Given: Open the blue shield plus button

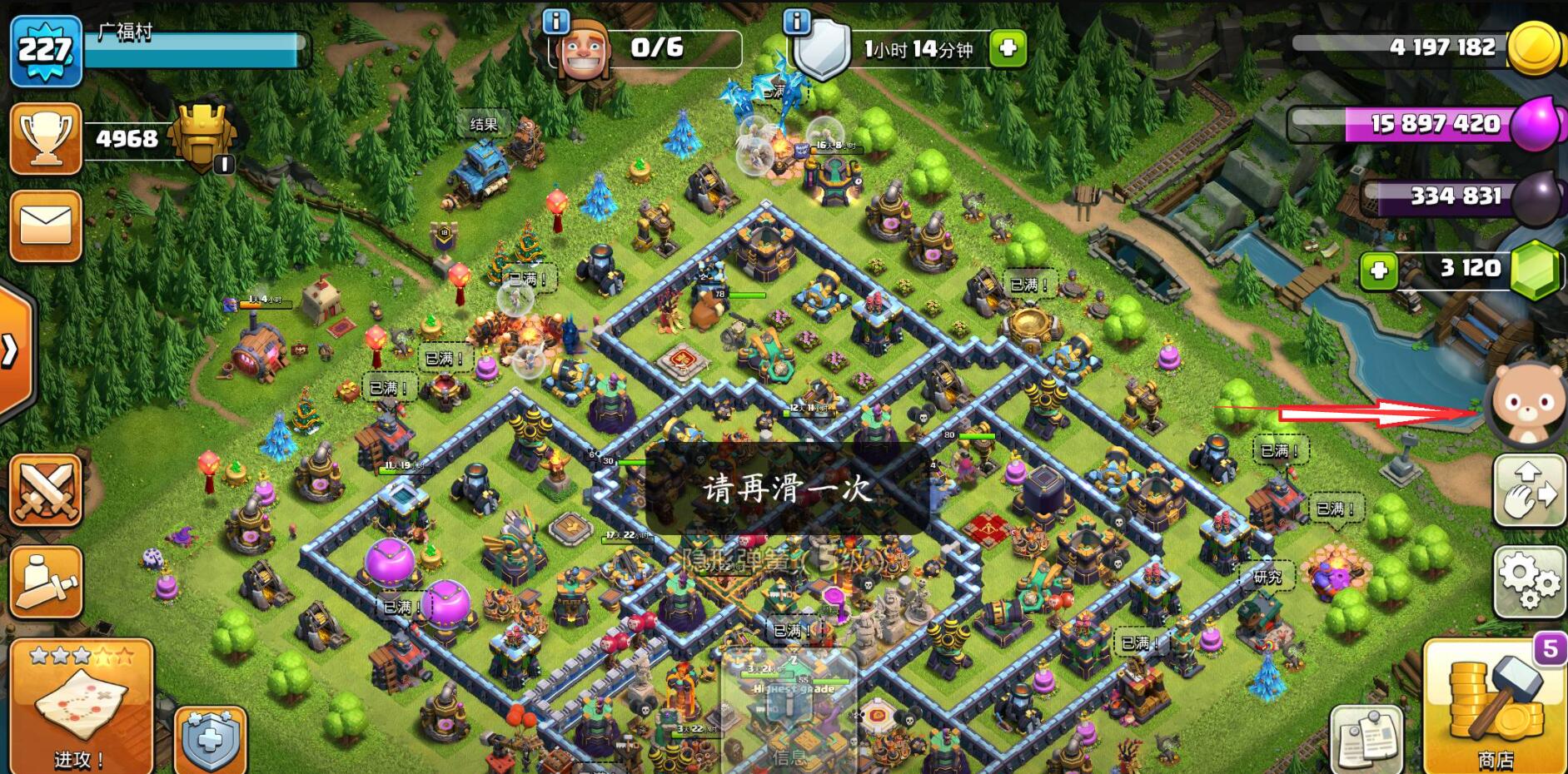Looking at the screenshot, I should point(210,740).
